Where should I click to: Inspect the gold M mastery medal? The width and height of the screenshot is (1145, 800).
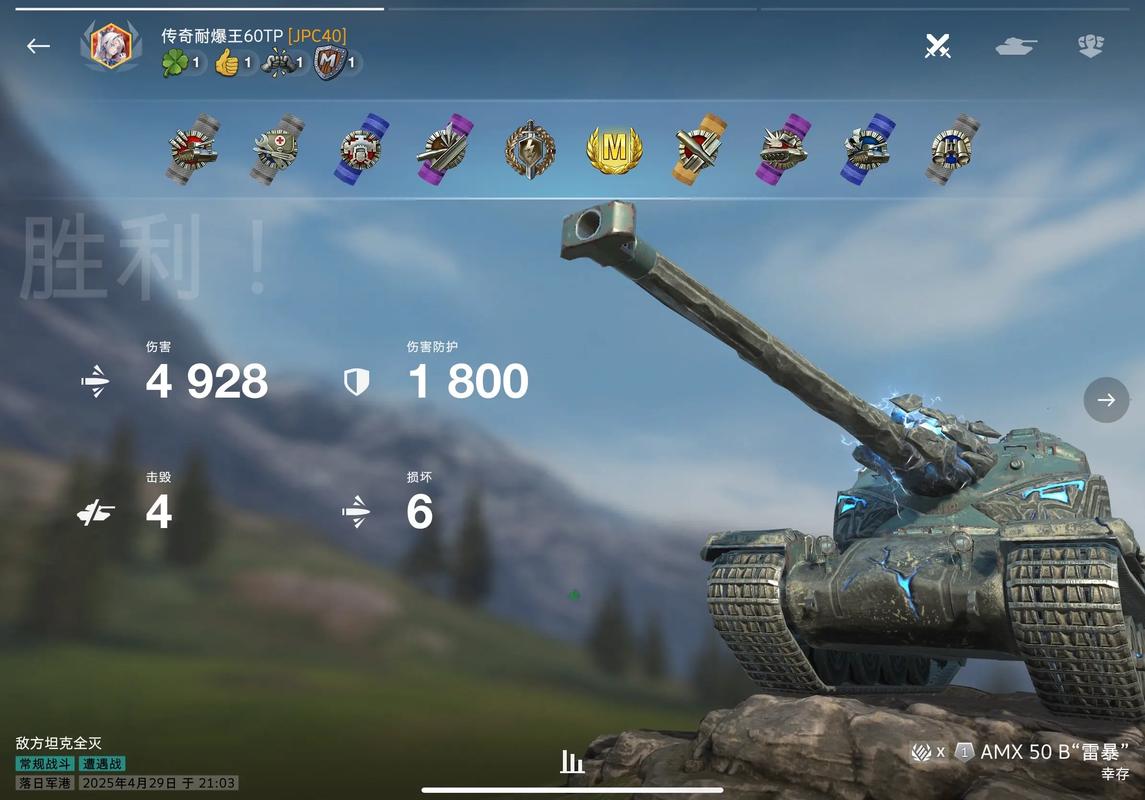[614, 150]
